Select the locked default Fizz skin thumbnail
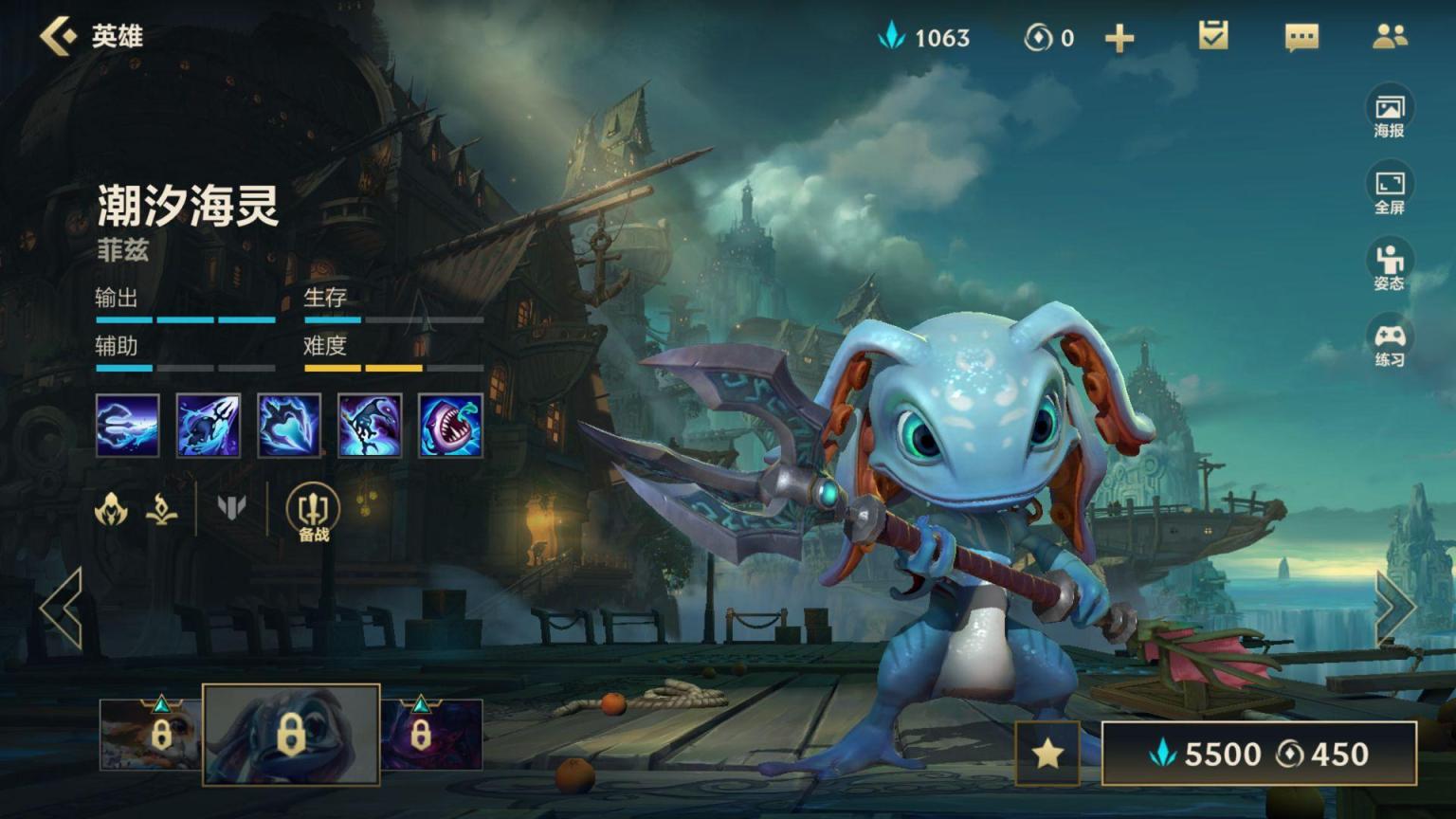Image resolution: width=1456 pixels, height=819 pixels. pyautogui.click(x=291, y=735)
